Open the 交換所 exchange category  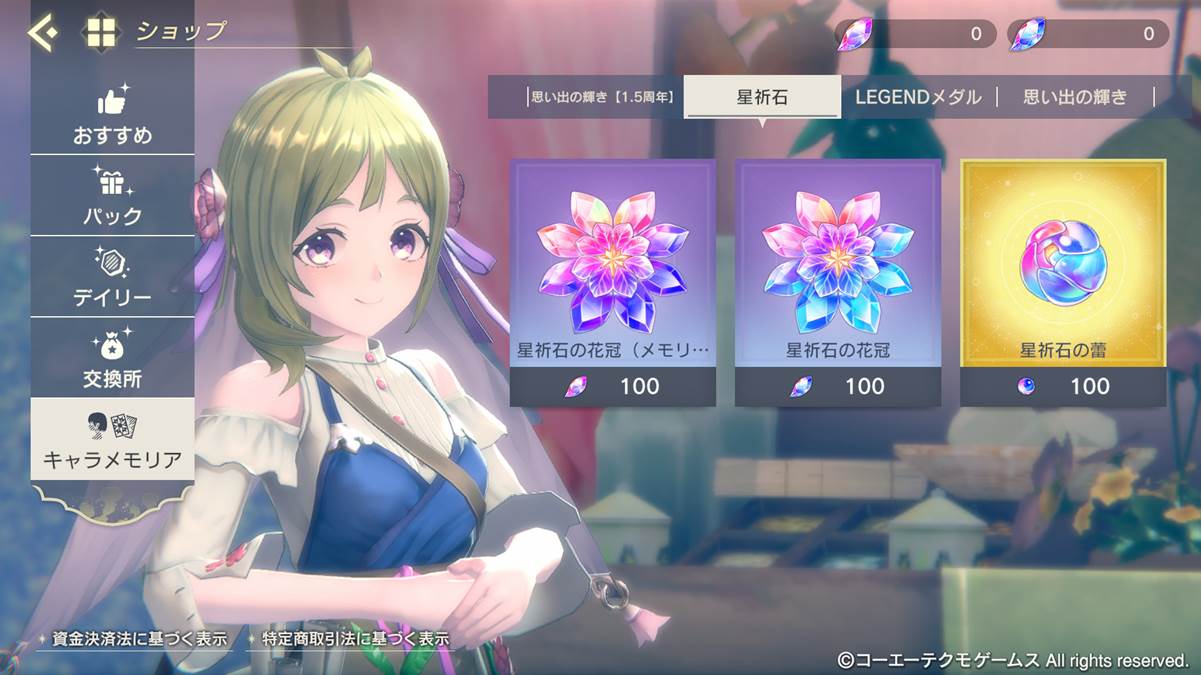112,361
